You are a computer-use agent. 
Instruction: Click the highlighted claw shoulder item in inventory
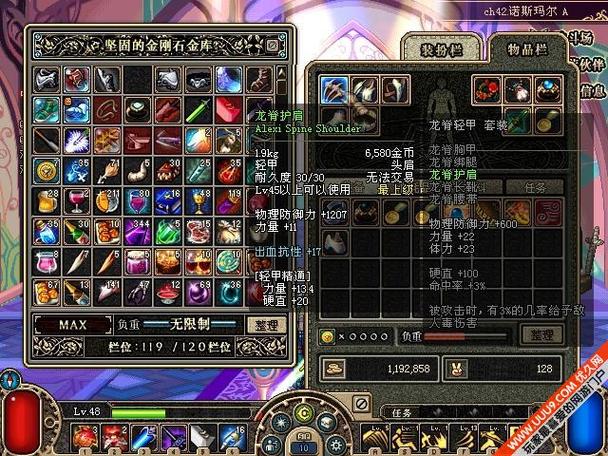pyautogui.click(x=334, y=90)
